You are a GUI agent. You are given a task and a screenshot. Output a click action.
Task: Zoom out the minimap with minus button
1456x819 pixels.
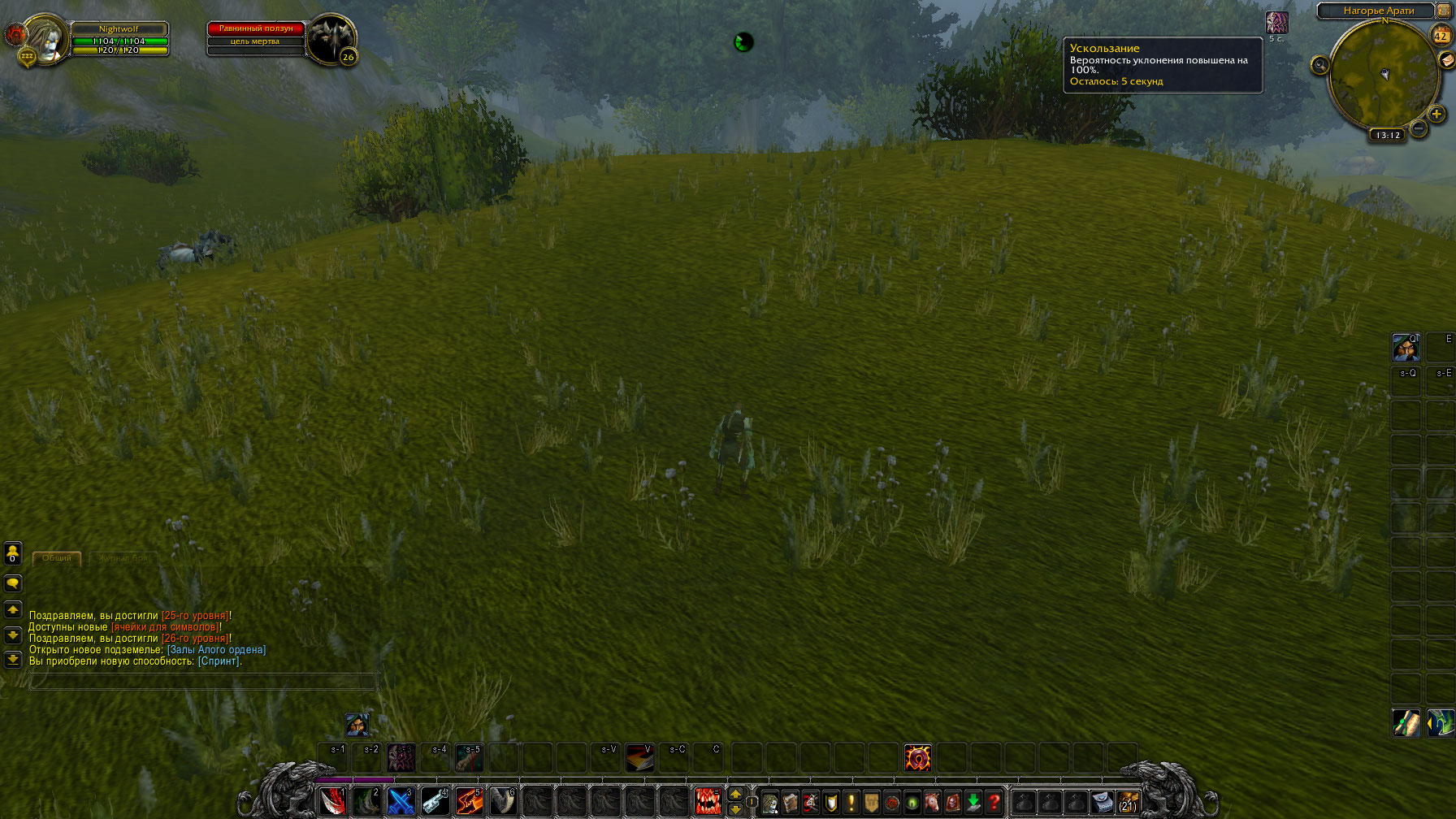pos(1419,128)
